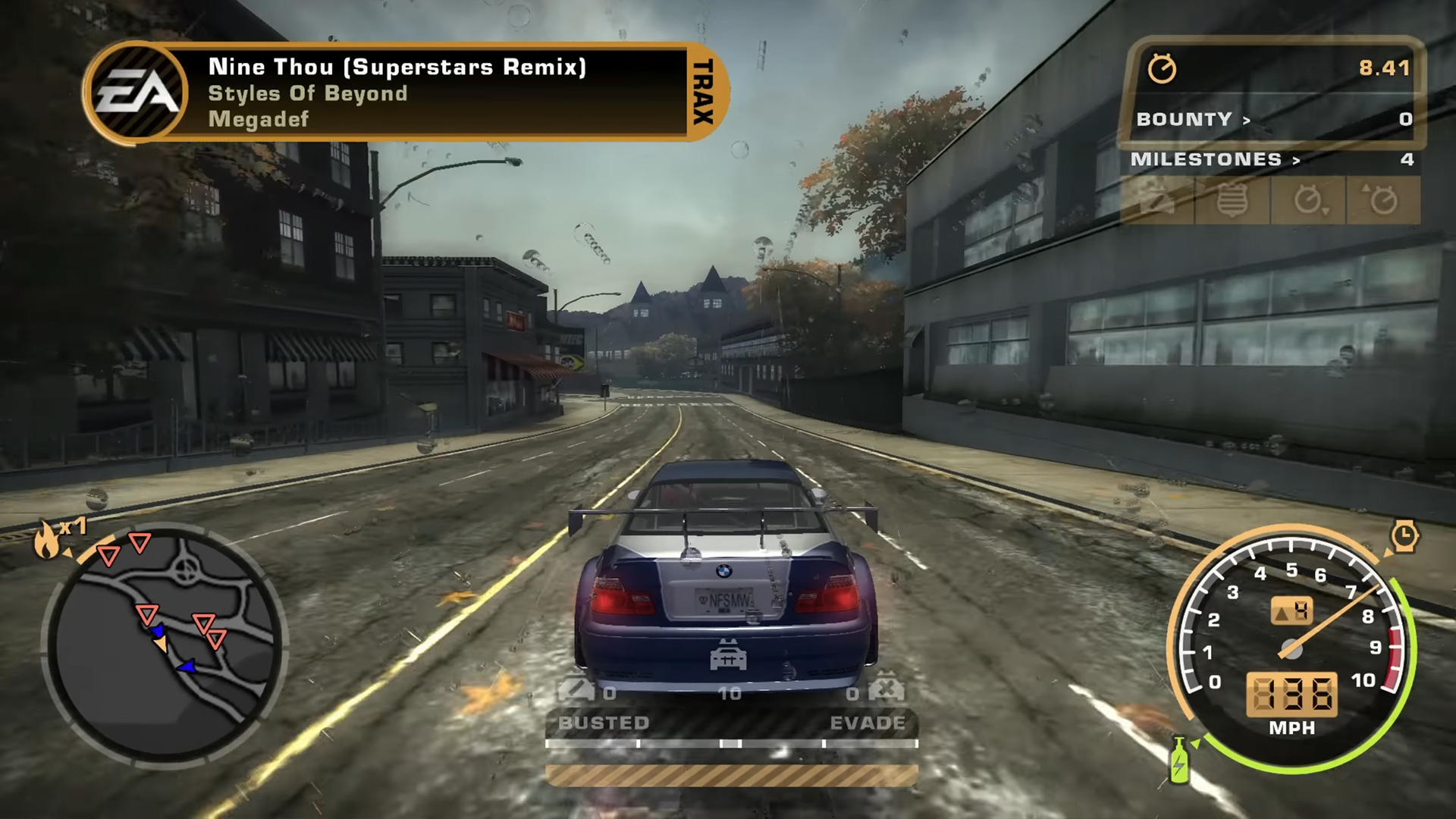Click the pursuit stopwatch icon beside 8.41
1456x819 pixels.
1161,69
